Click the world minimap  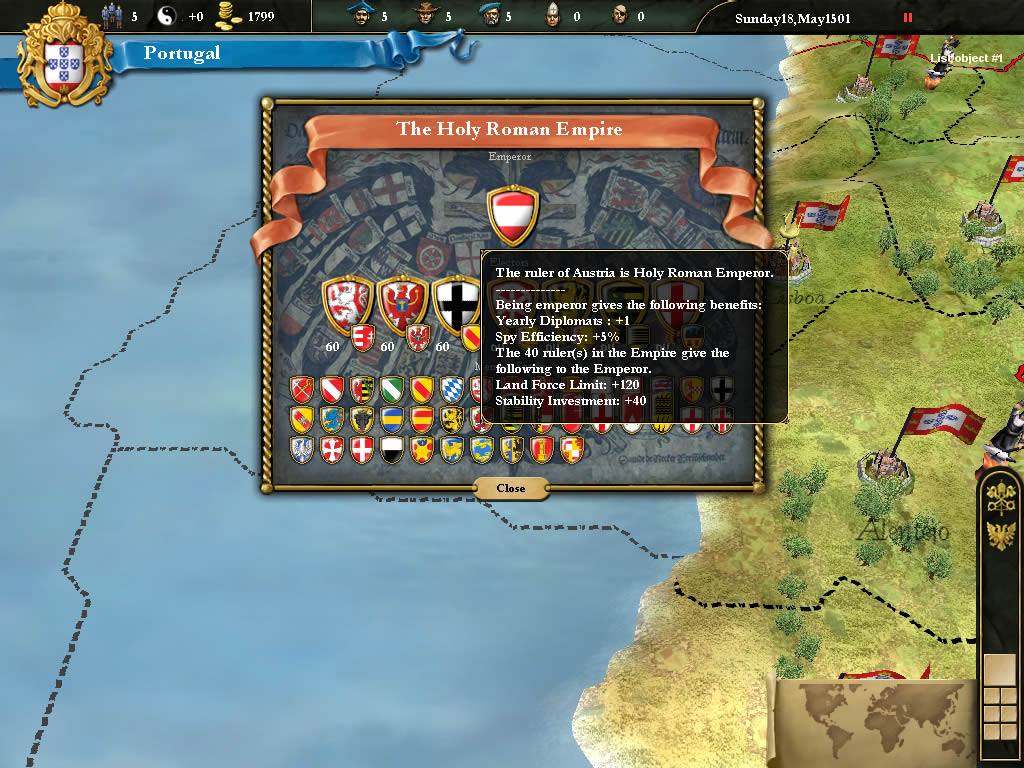[868, 722]
